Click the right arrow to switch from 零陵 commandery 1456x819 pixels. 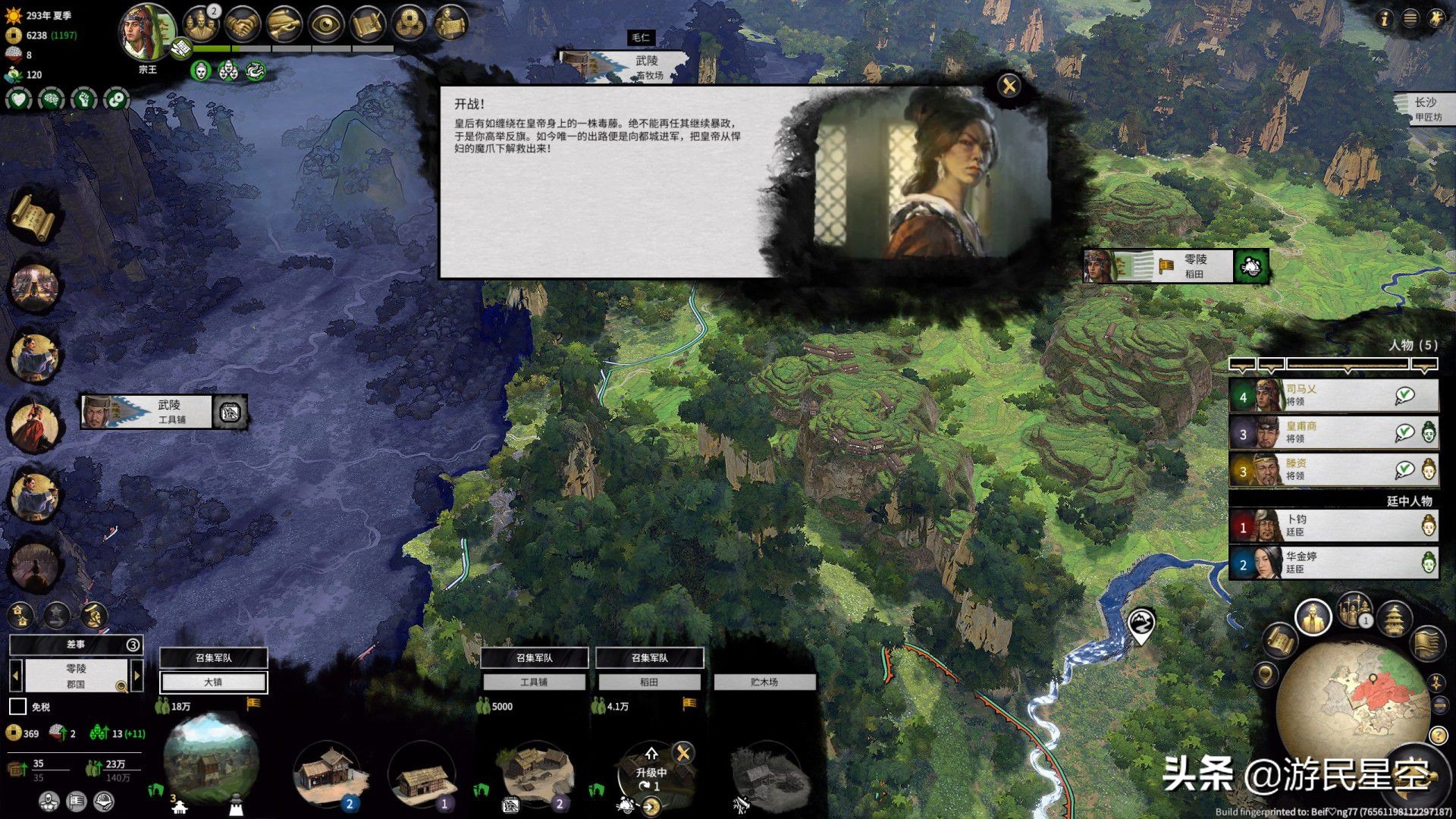[x=137, y=675]
